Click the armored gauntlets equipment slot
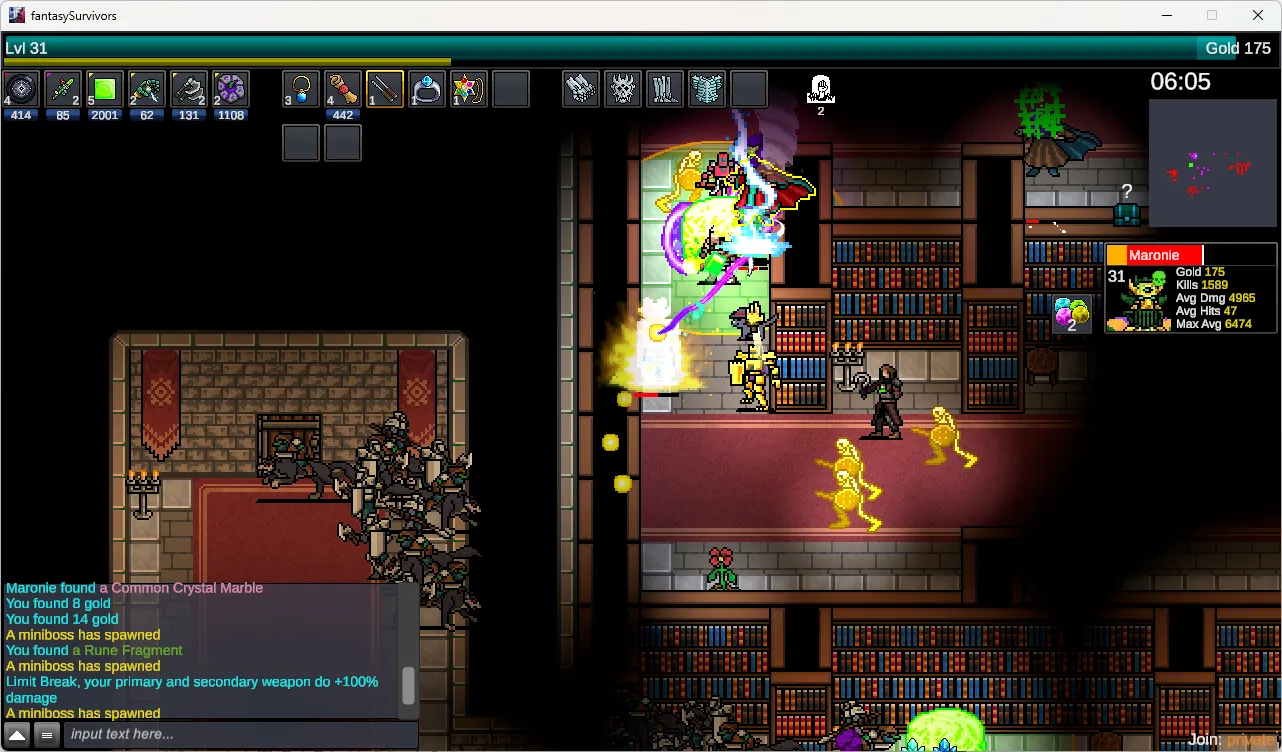Screen dimensions: 1282x752 581,90
